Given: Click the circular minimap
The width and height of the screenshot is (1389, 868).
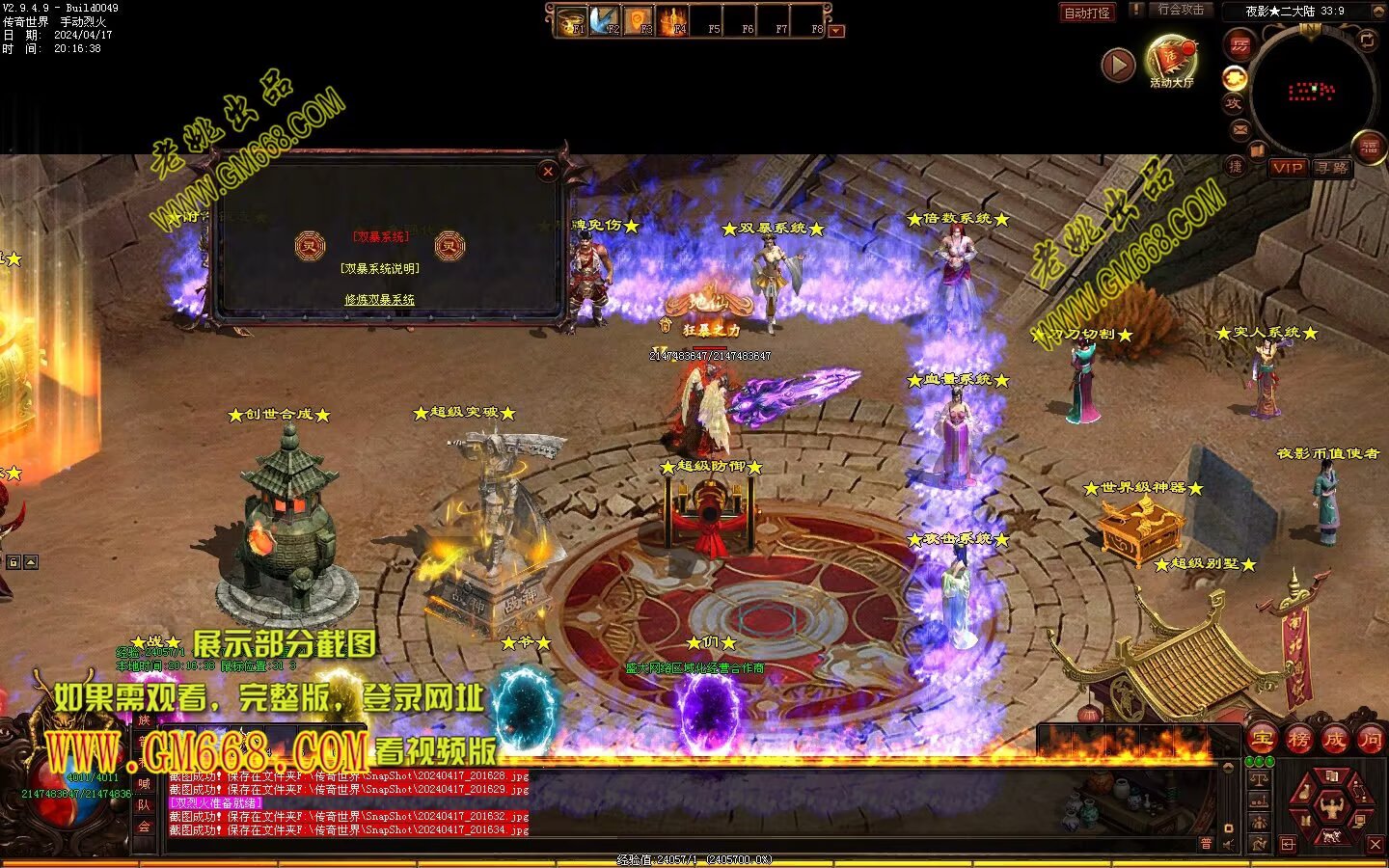Looking at the screenshot, I should (1312, 91).
